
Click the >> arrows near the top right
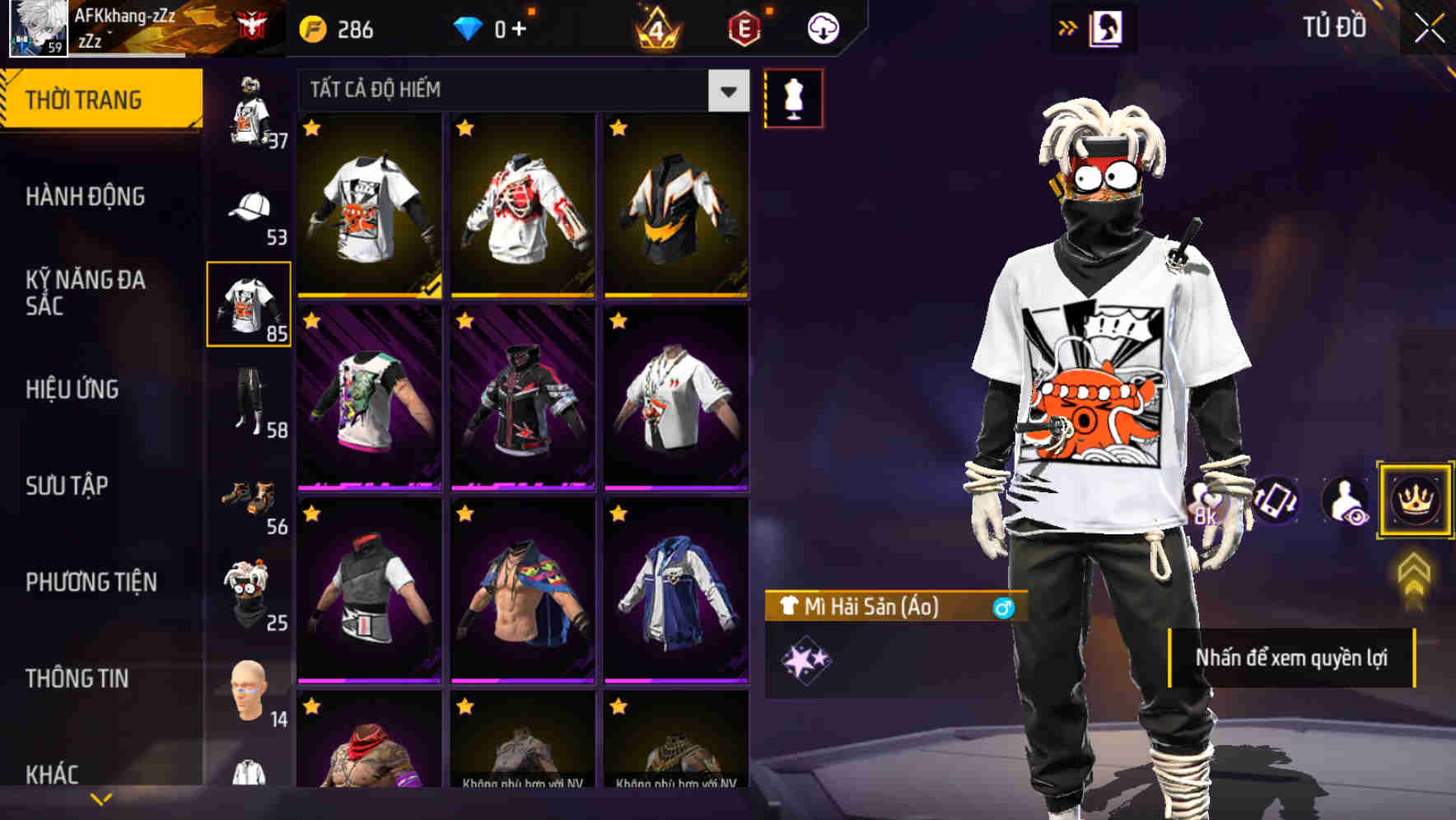click(1068, 26)
